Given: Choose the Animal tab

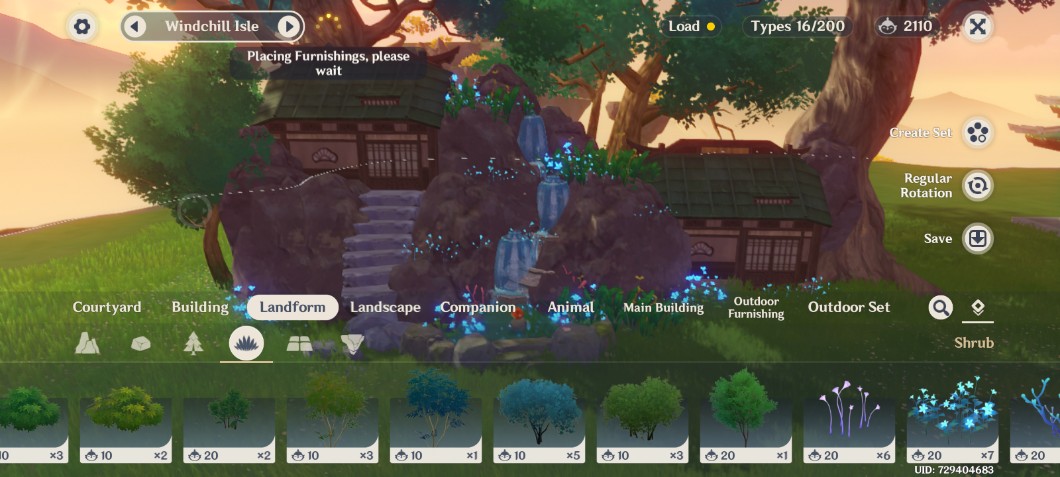Looking at the screenshot, I should (x=570, y=307).
